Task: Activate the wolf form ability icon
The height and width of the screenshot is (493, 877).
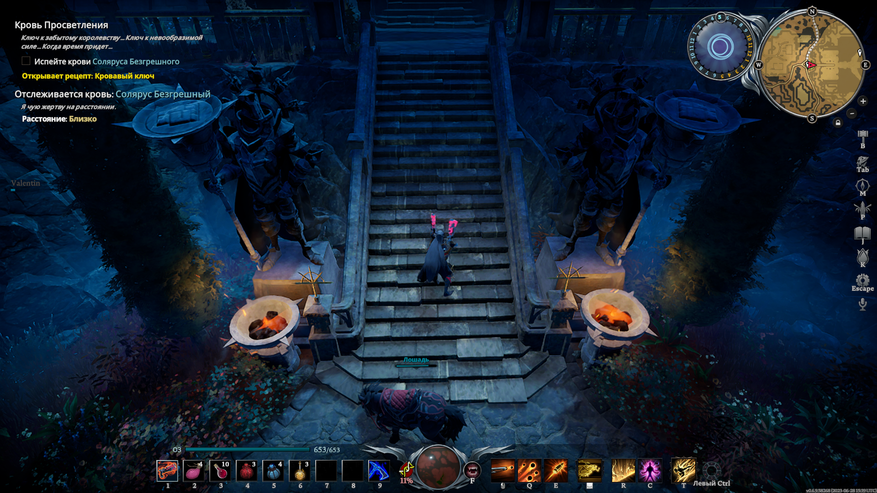Action: point(589,469)
